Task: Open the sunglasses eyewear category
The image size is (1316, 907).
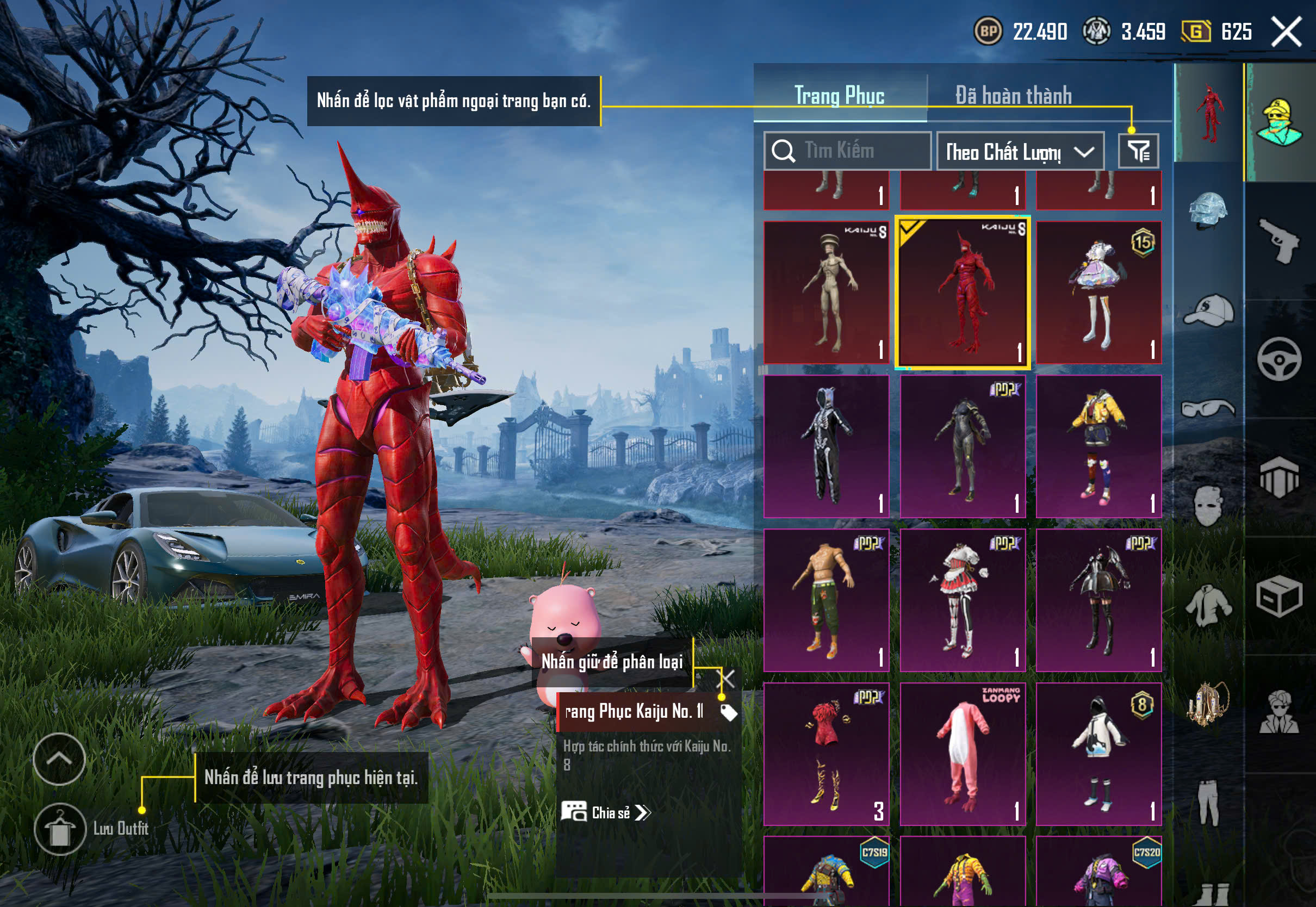Action: 1208,408
